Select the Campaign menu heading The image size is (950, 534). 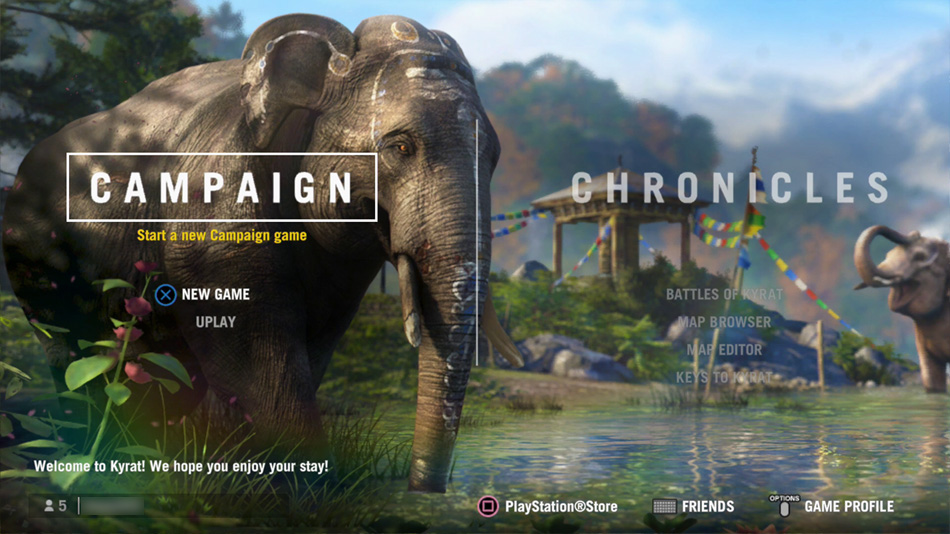pos(222,187)
